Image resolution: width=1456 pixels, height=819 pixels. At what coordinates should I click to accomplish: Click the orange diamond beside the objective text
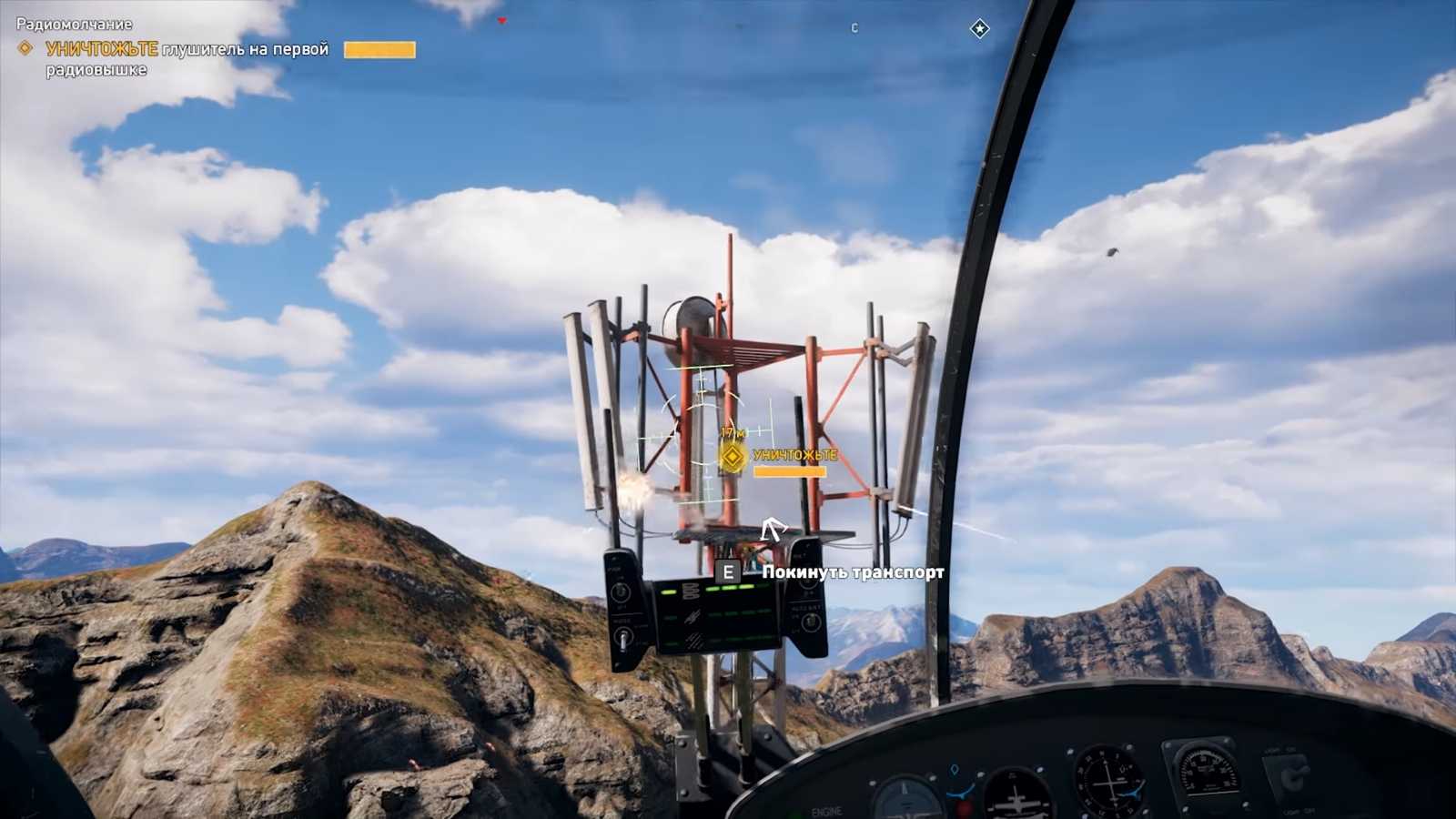click(25, 48)
